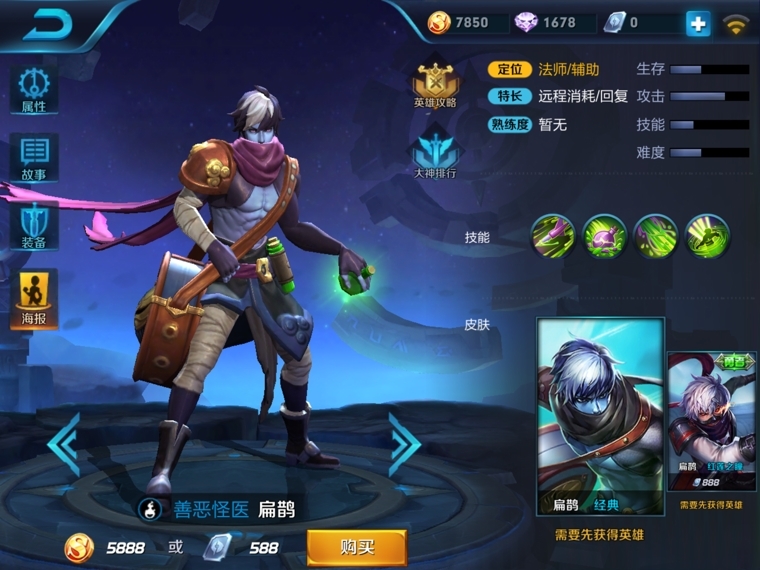Screen dimensions: 760x570
Task: Select the first skill icon
Action: click(x=552, y=237)
